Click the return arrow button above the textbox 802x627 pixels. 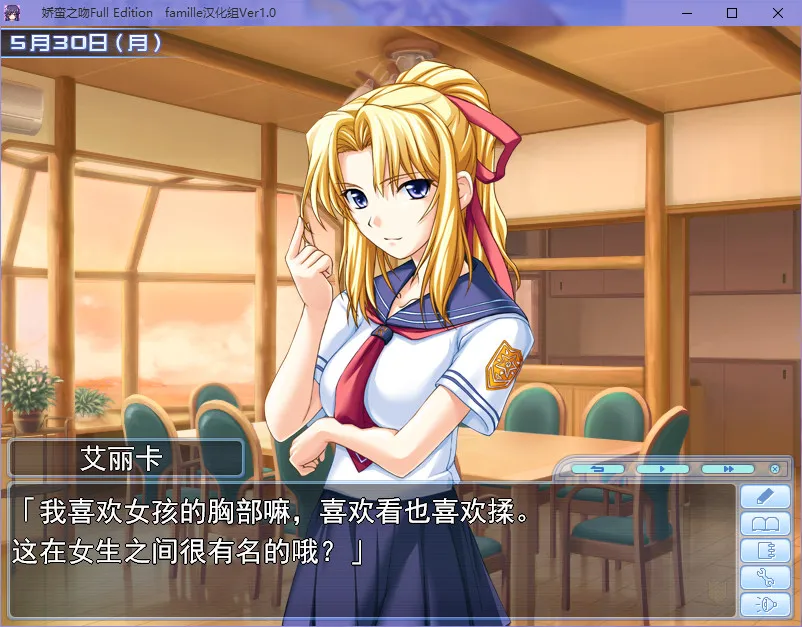pos(598,468)
